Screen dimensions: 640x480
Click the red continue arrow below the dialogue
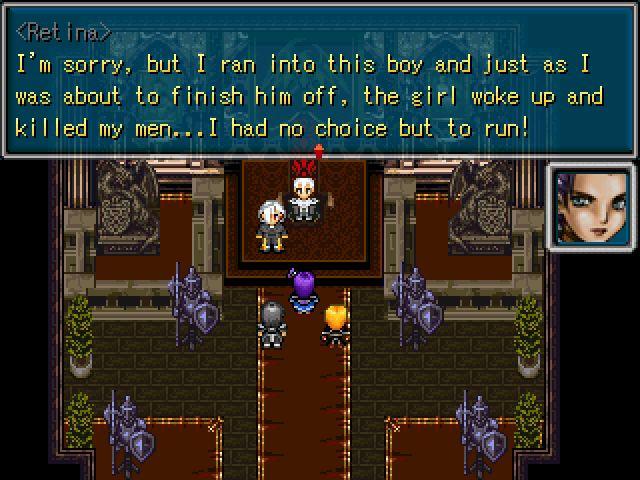318,151
